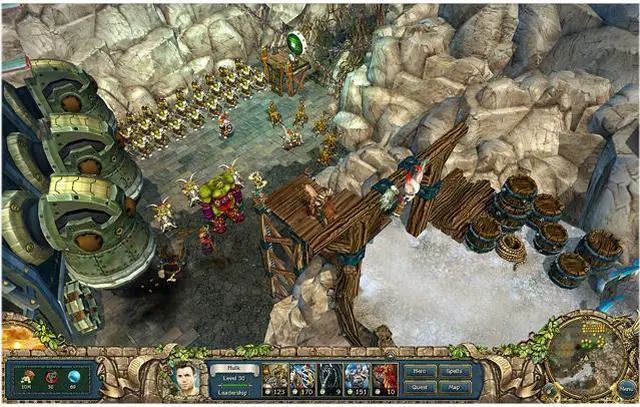This screenshot has height=407, width=640.
Task: Select the army troop slot showing 125
Action: point(275,378)
